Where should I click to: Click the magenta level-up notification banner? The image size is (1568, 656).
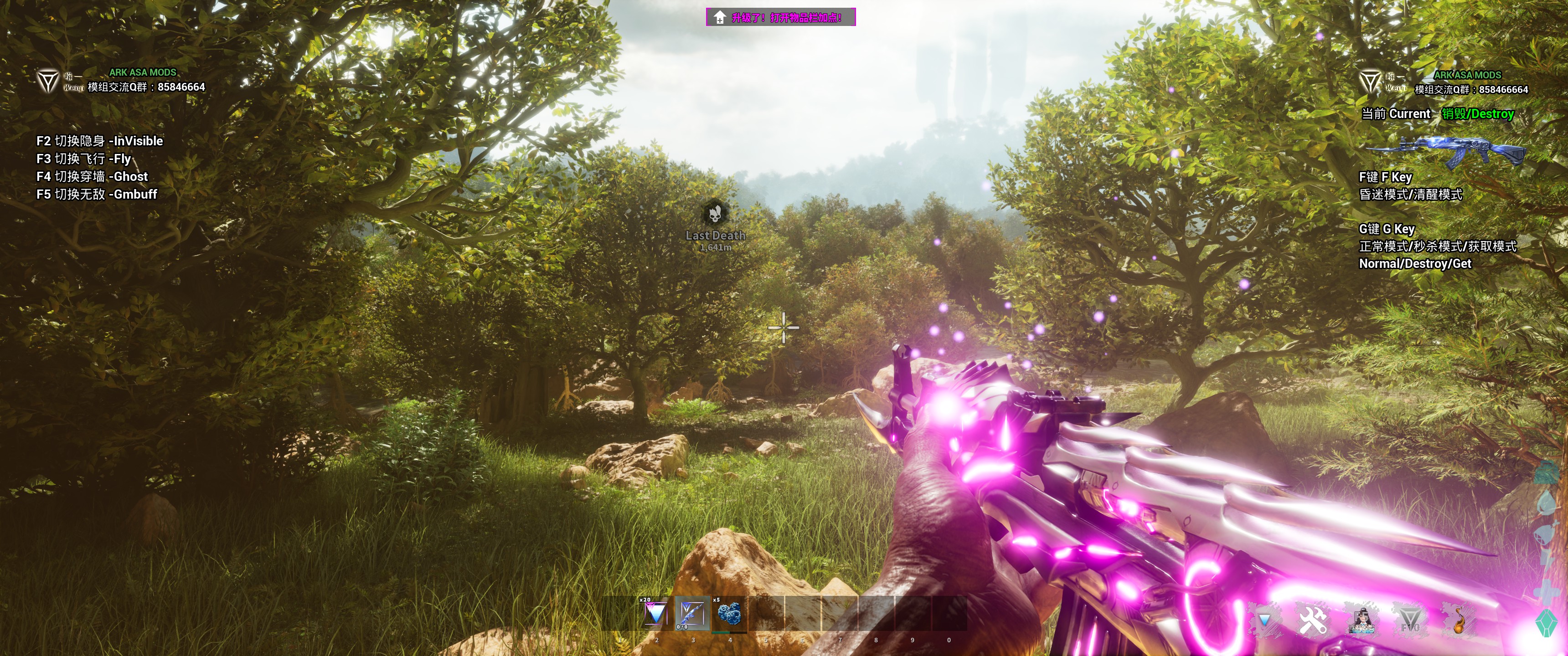[780, 17]
